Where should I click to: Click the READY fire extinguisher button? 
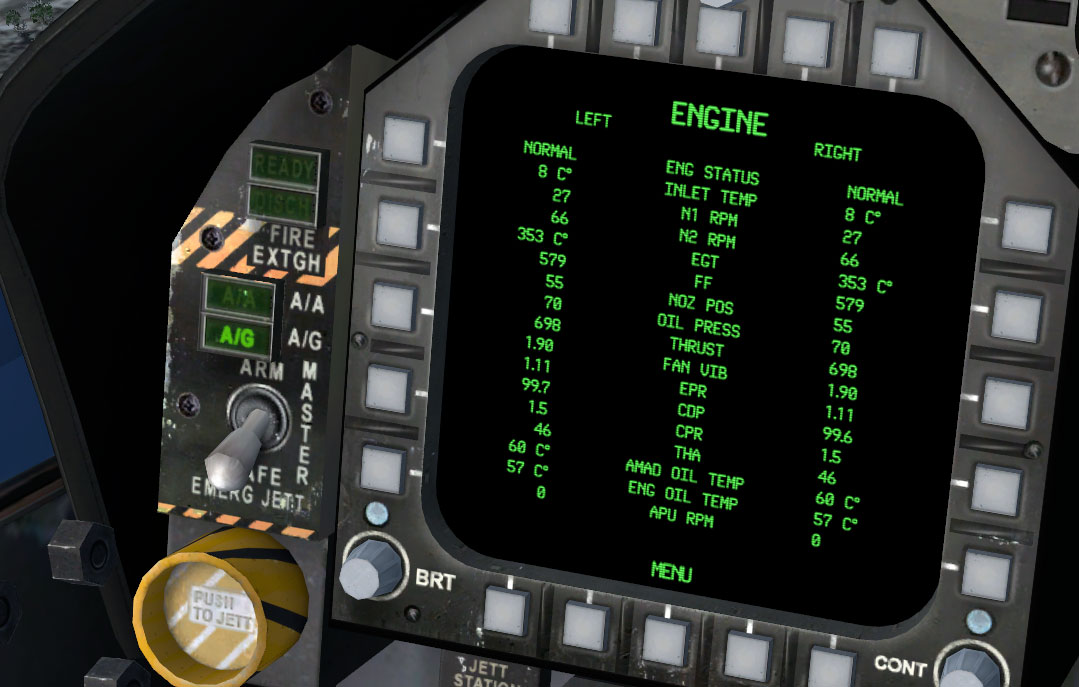283,166
